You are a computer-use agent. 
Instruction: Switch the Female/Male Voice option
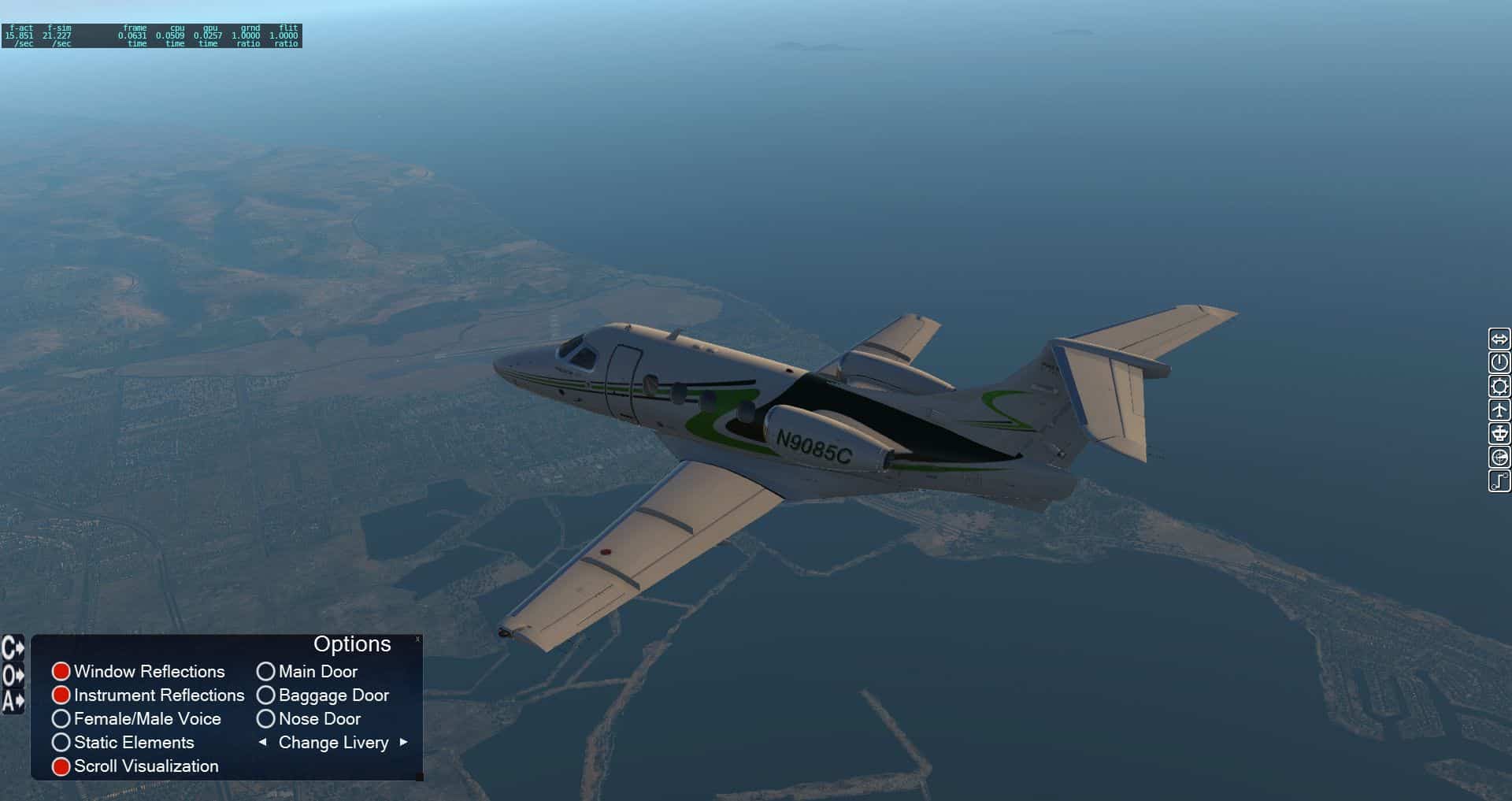61,718
